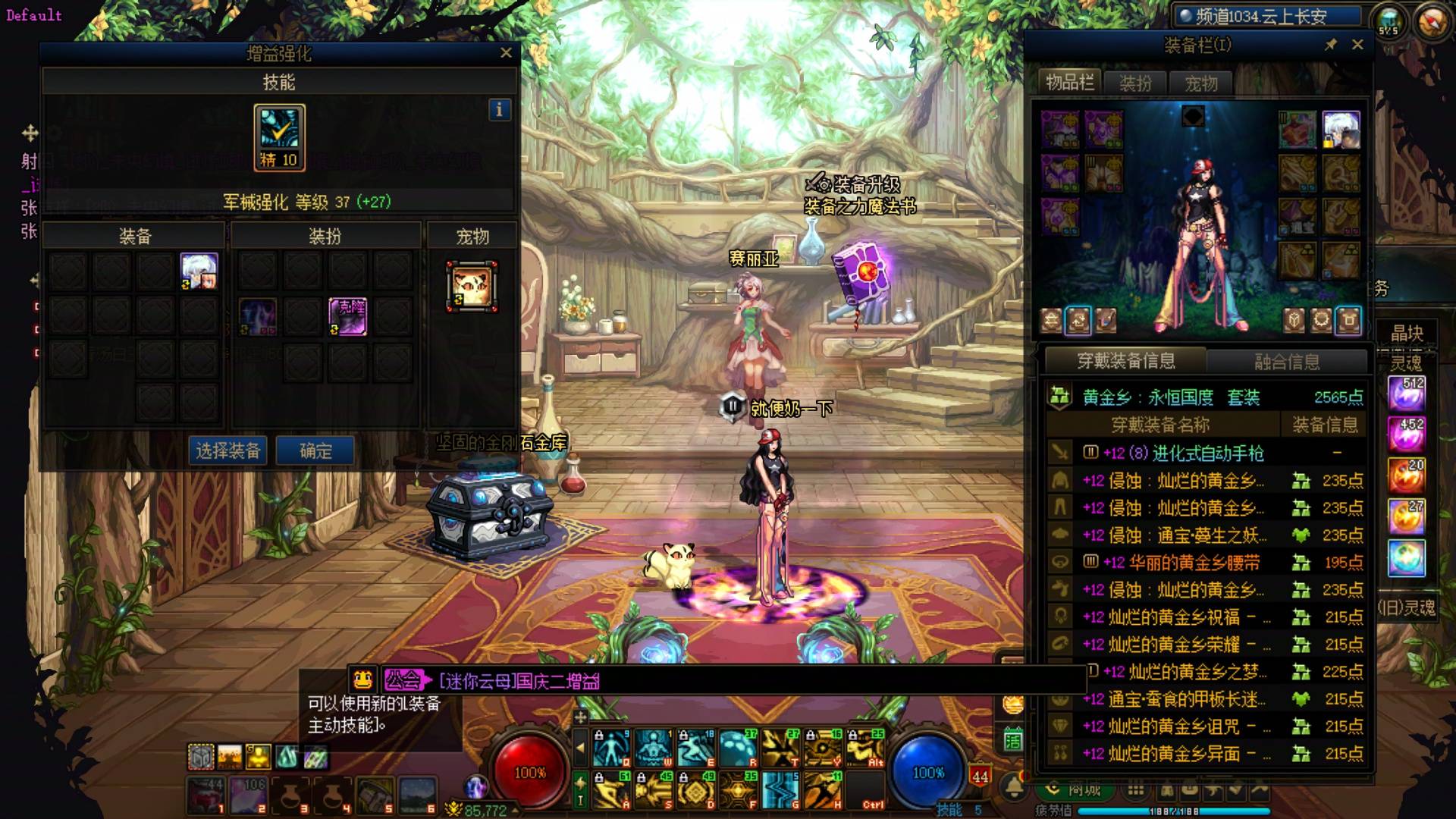Open the channel selector 频道1034
The width and height of the screenshot is (1456, 819).
pyautogui.click(x=1266, y=17)
